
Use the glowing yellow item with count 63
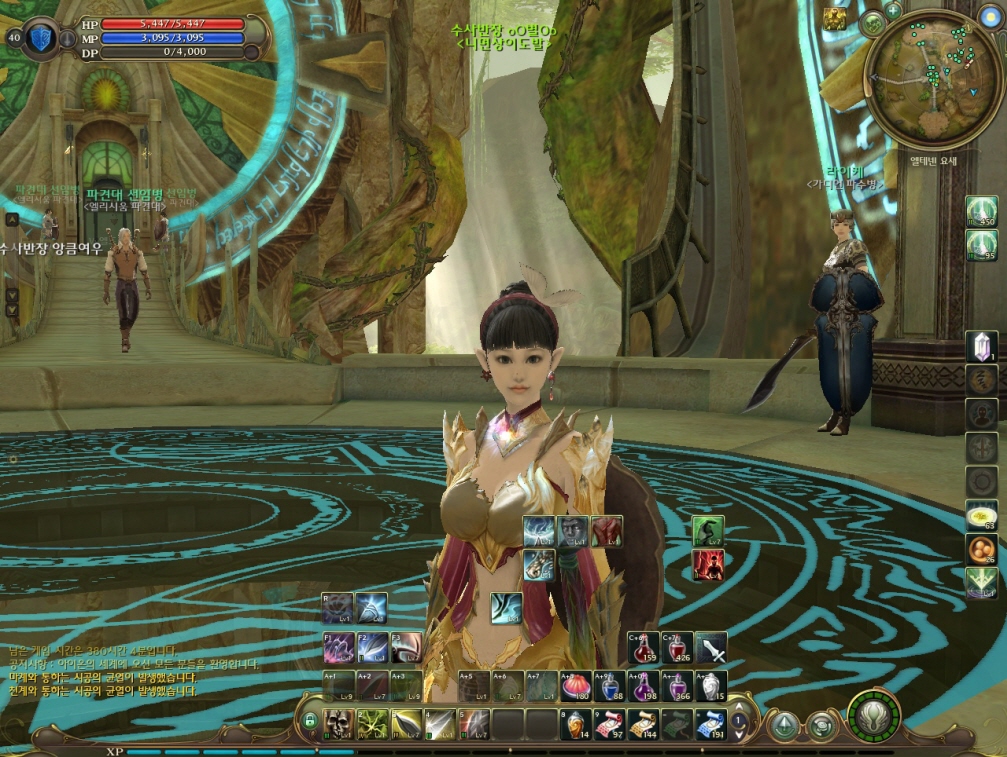[980, 516]
